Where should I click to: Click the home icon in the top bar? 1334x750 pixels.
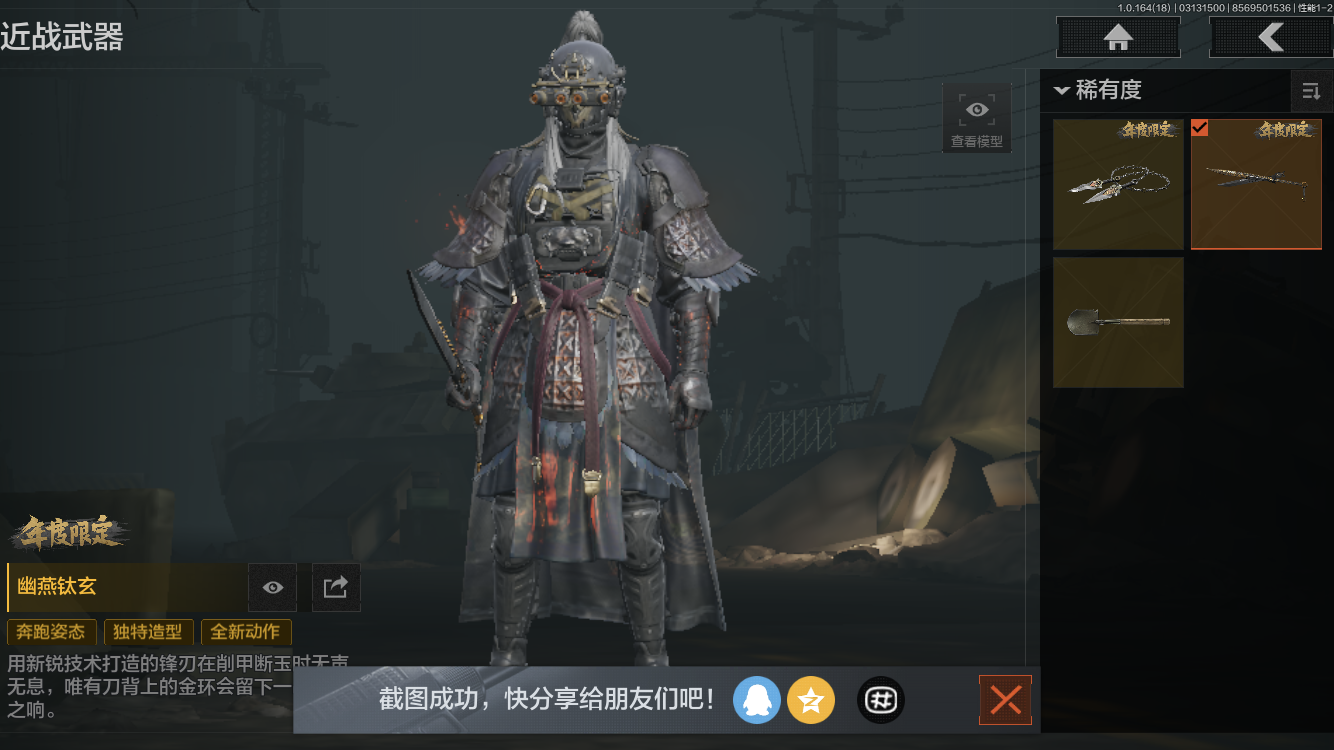coord(1117,37)
